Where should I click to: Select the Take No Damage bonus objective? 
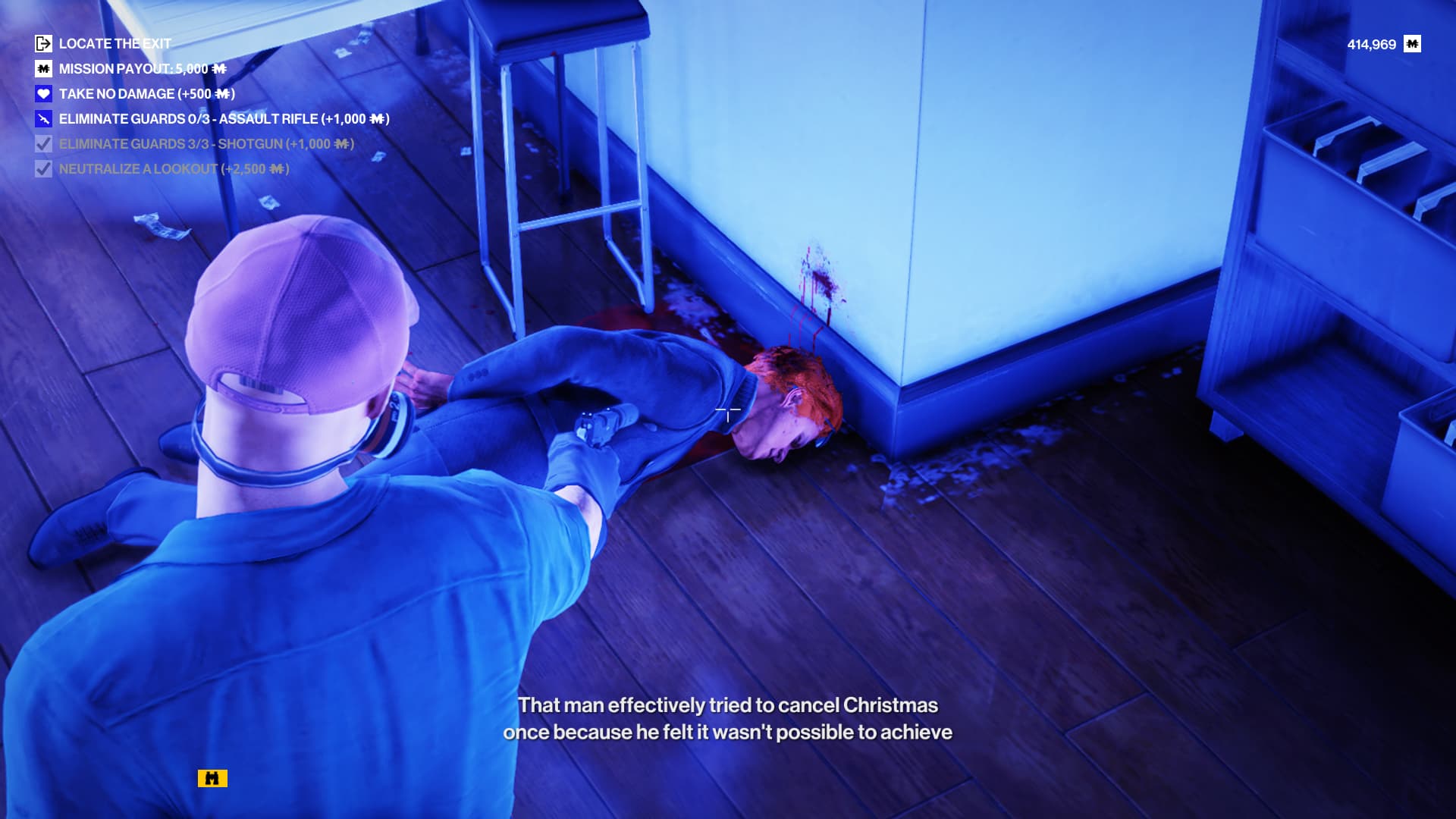coord(146,94)
